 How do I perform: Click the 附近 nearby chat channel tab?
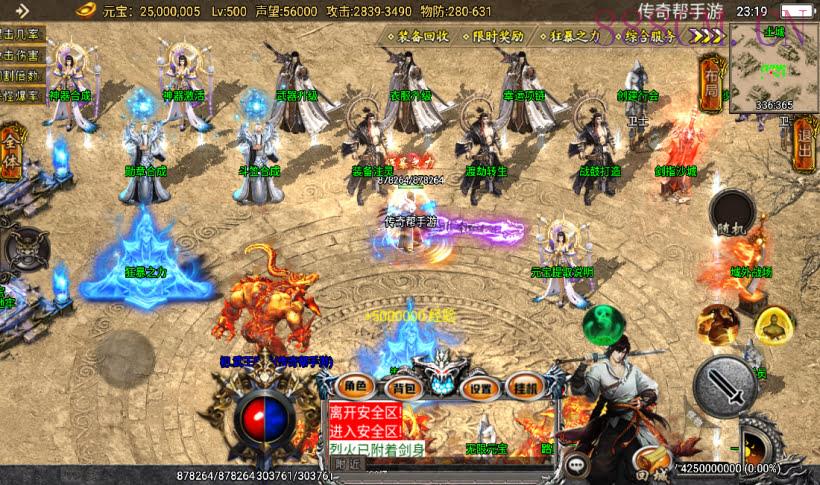(x=347, y=464)
